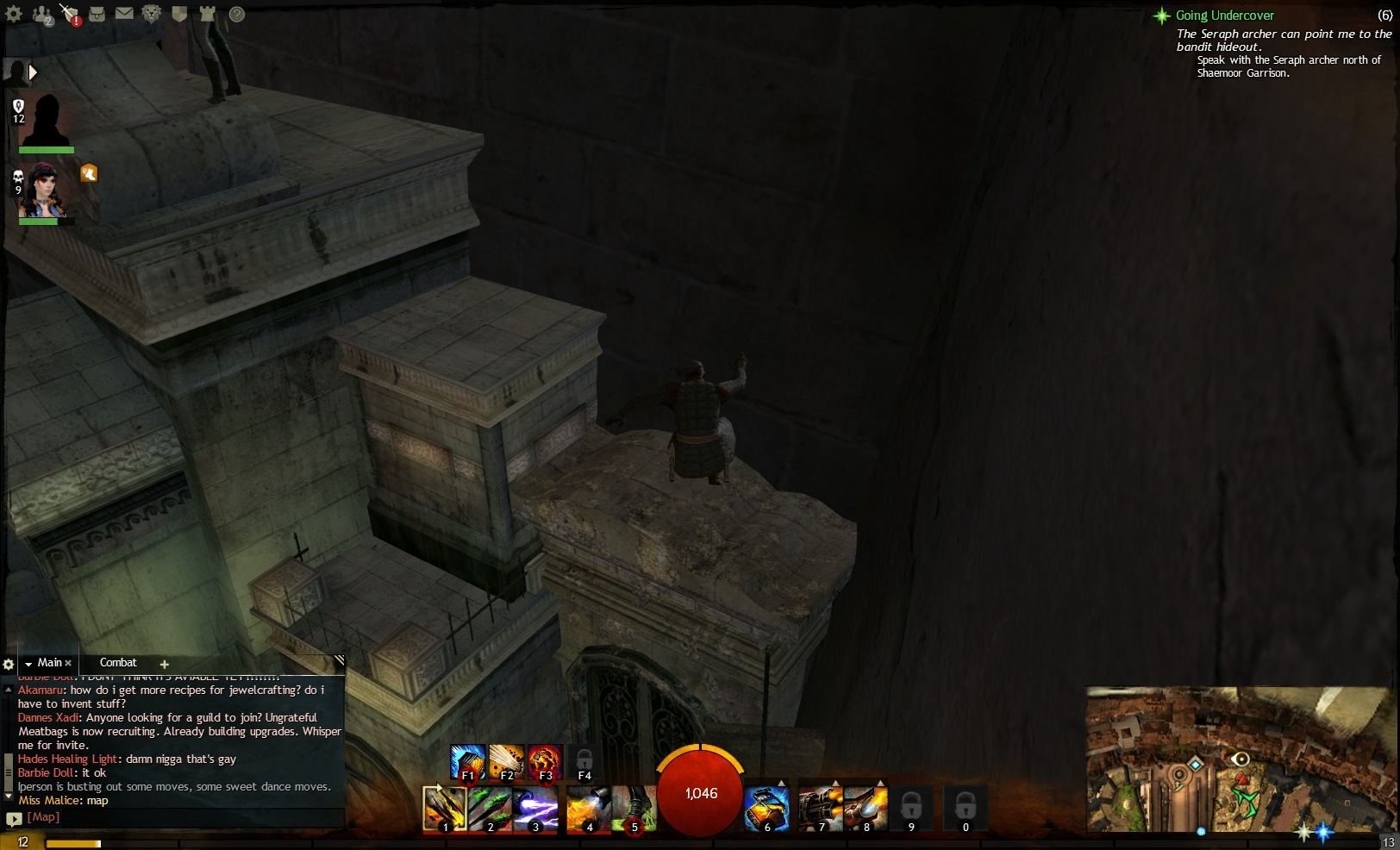The width and height of the screenshot is (1400, 850).
Task: Click the locked elite slot 0
Action: (x=965, y=809)
